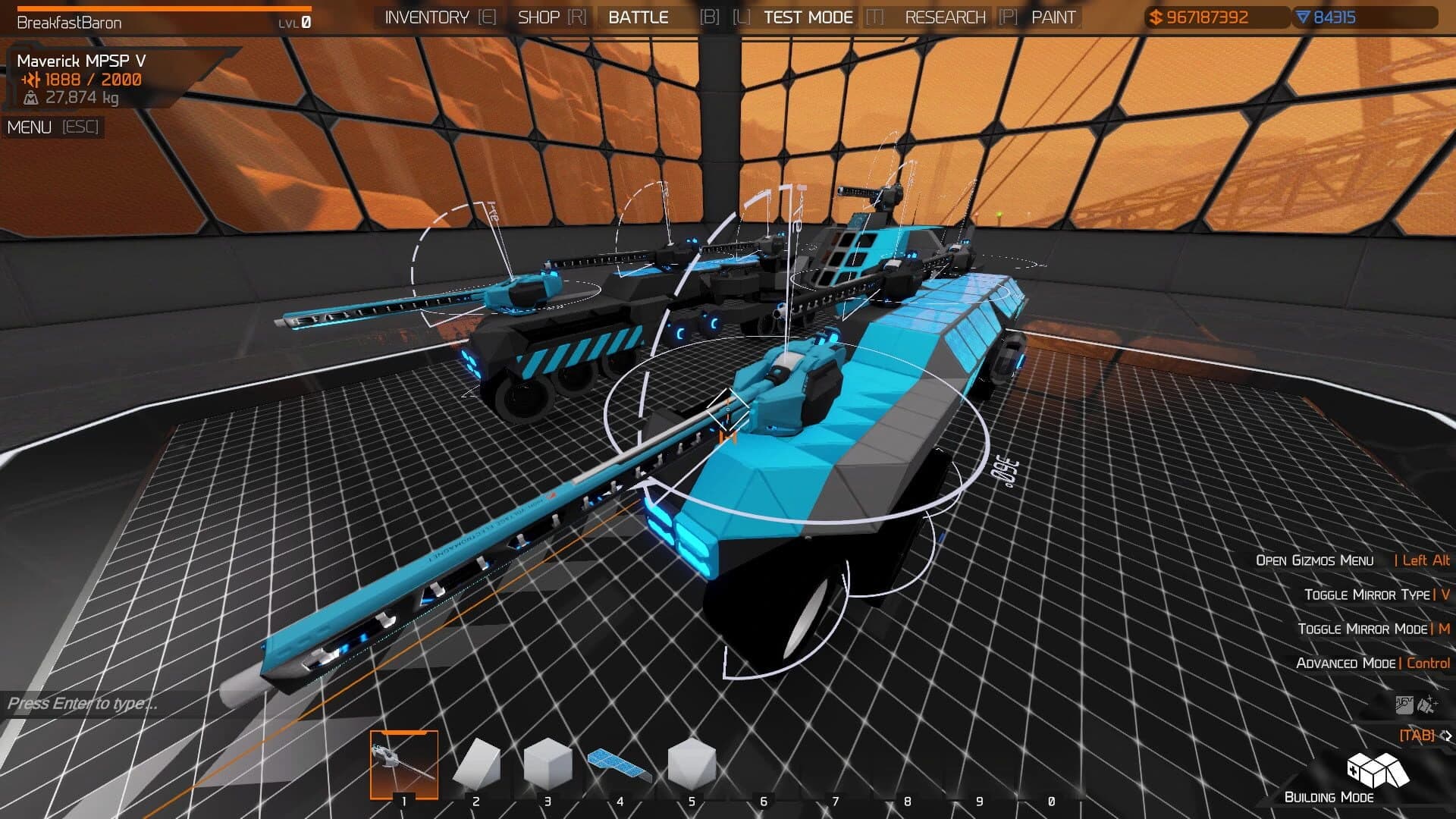This screenshot has height=819, width=1456.
Task: Open the MENU [ESC] panel
Action: [53, 127]
